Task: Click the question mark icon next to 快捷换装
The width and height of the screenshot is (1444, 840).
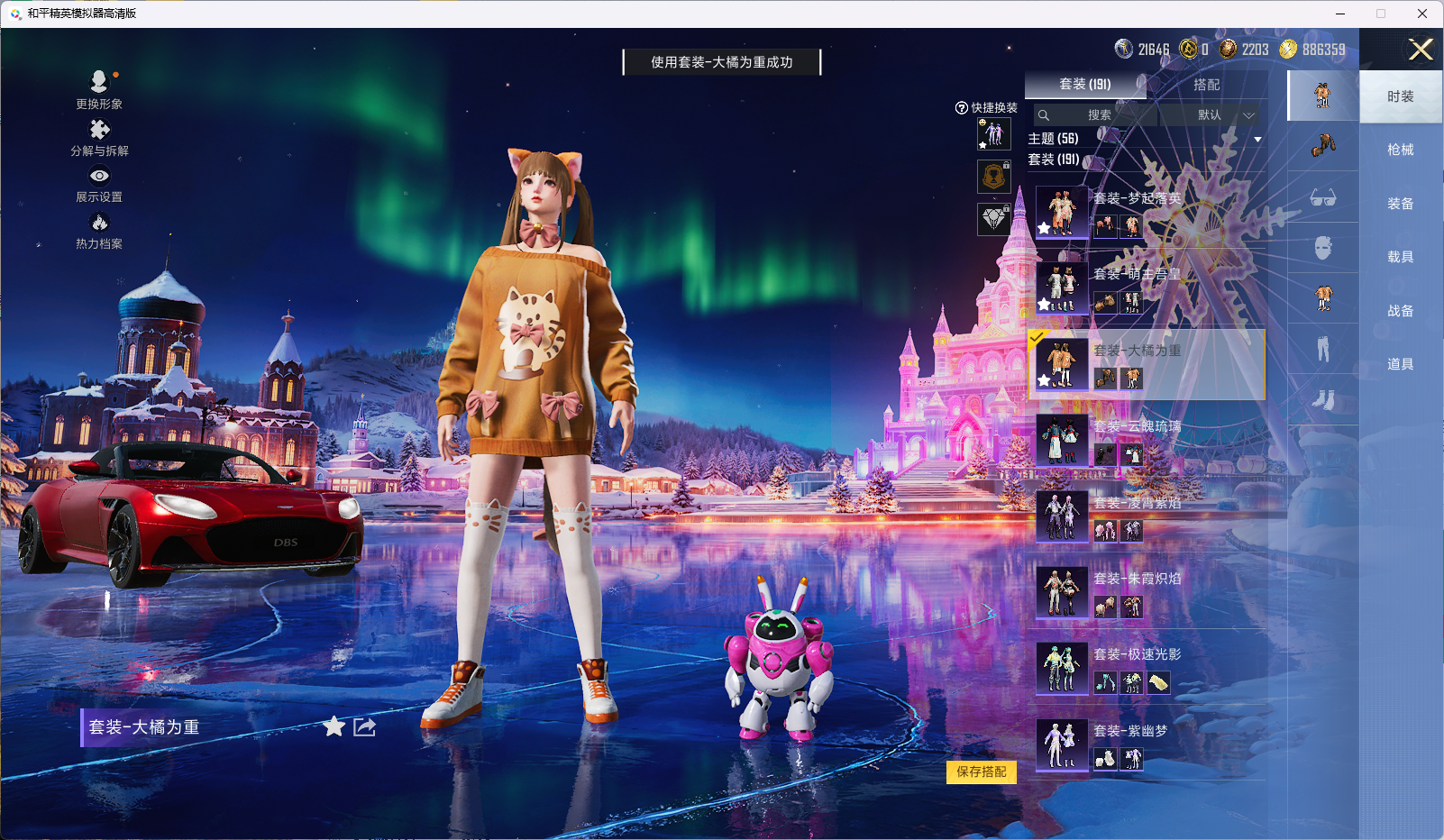Action: click(x=960, y=107)
